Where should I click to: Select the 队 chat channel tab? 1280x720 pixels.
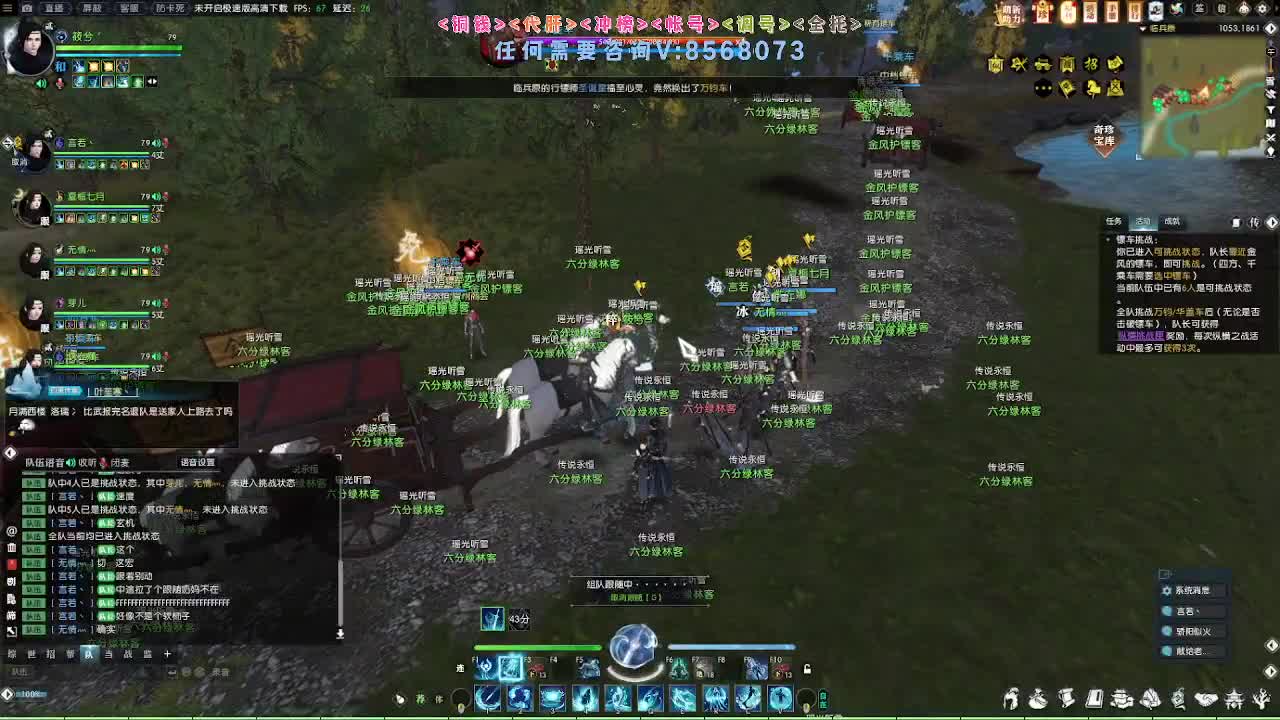[89, 653]
